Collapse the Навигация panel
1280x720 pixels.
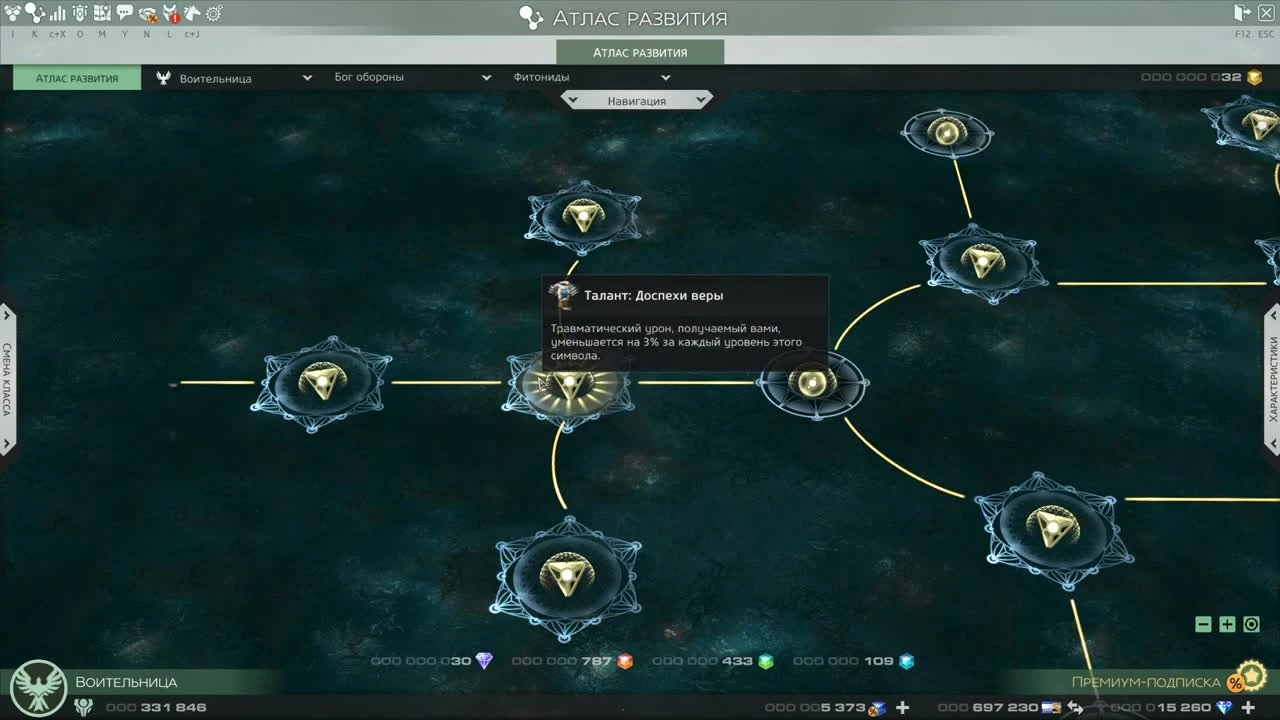click(x=637, y=99)
